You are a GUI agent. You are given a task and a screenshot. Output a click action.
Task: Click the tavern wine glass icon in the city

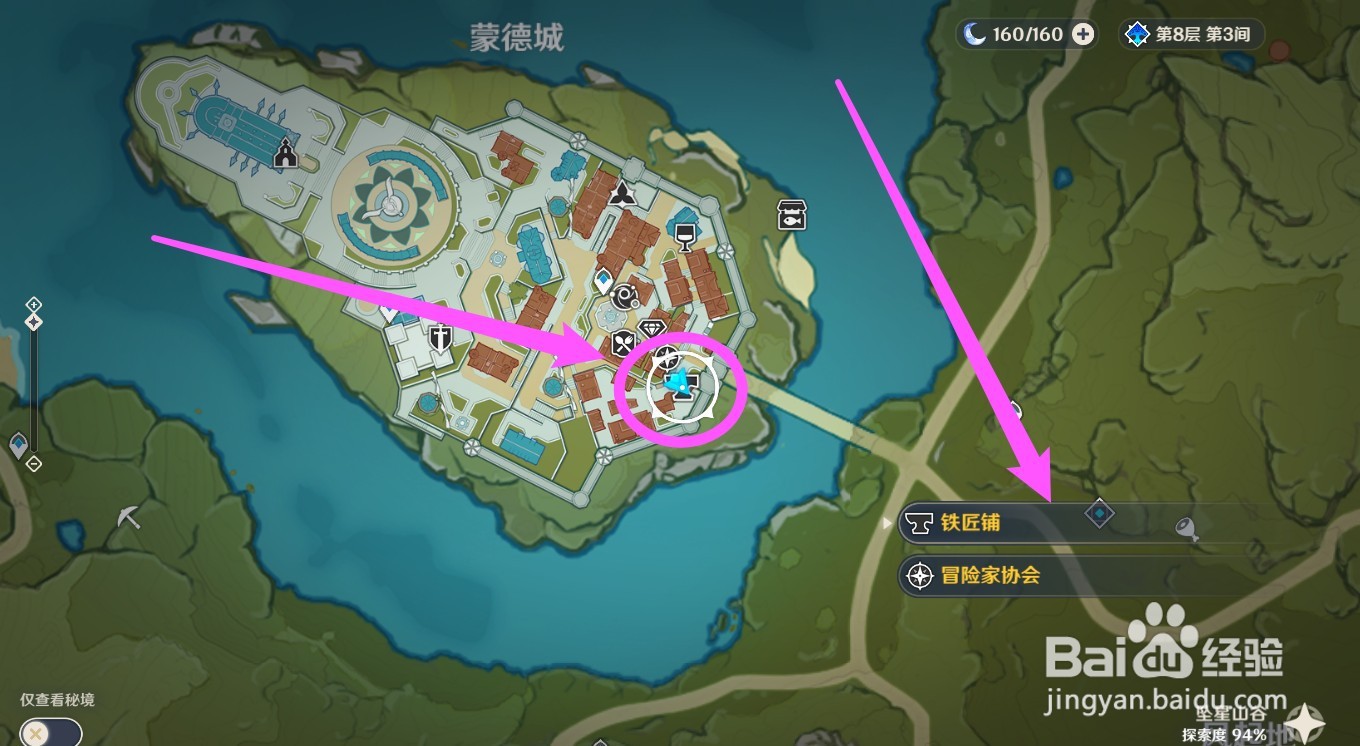[x=684, y=235]
